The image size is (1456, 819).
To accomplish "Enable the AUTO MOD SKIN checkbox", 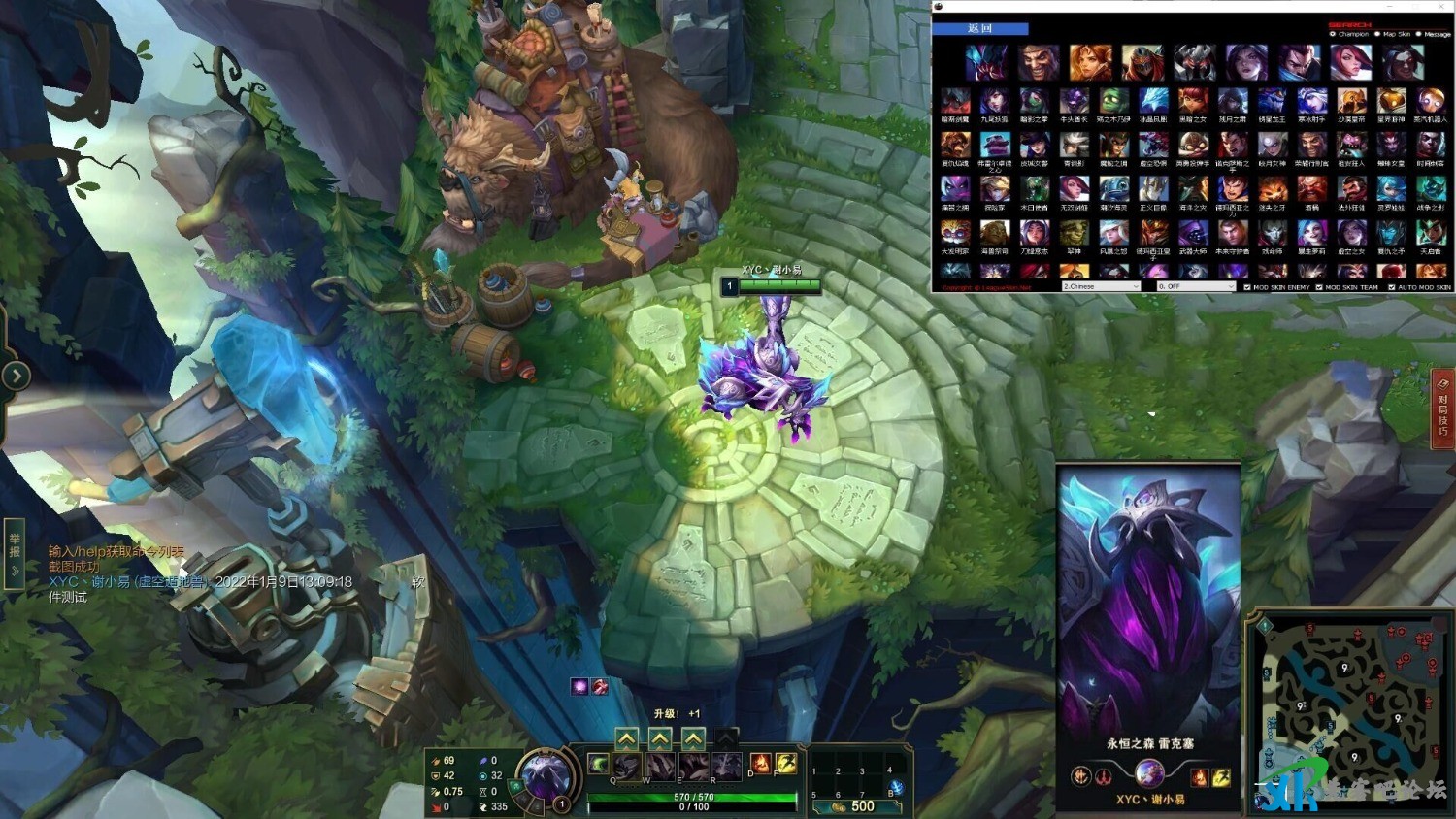I will coord(1390,286).
